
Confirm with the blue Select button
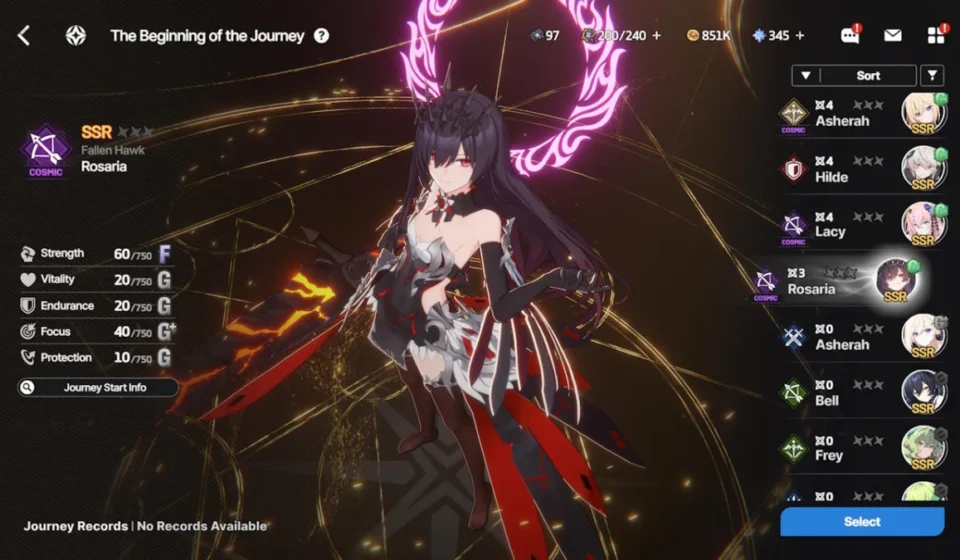pyautogui.click(x=862, y=521)
